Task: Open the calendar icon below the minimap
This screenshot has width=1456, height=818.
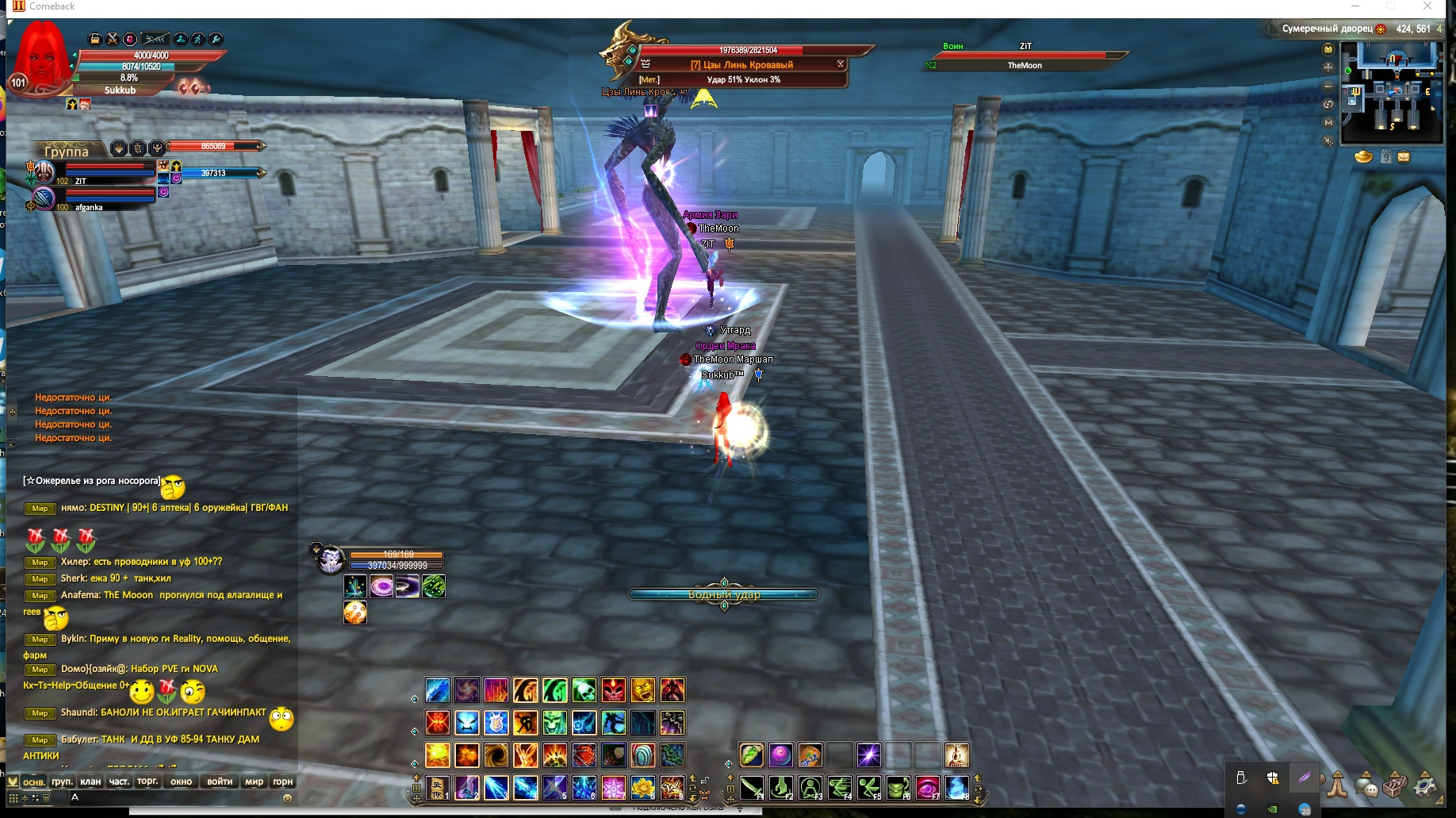Action: click(x=1385, y=157)
